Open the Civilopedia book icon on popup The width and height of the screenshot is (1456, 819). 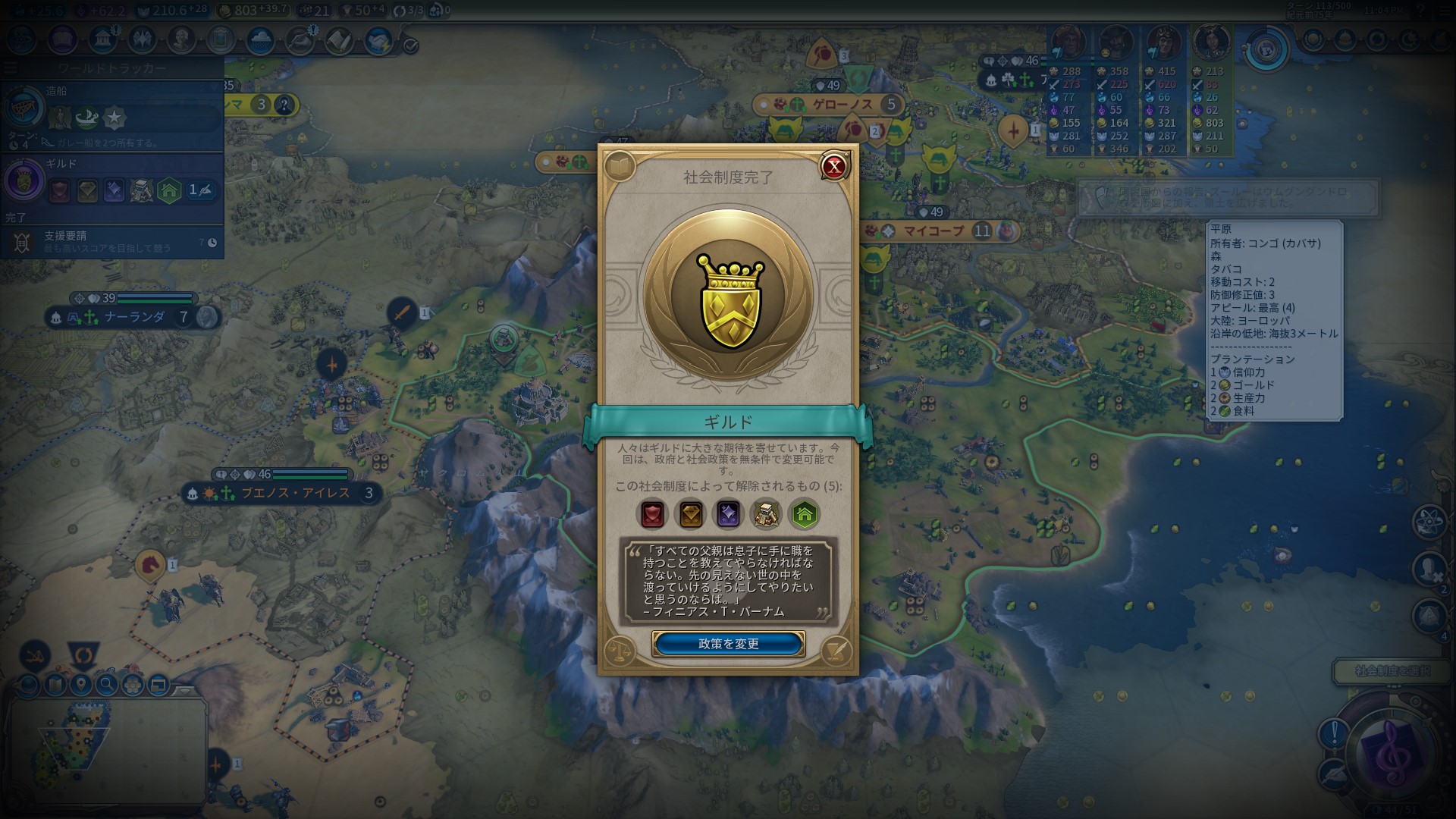tap(620, 166)
